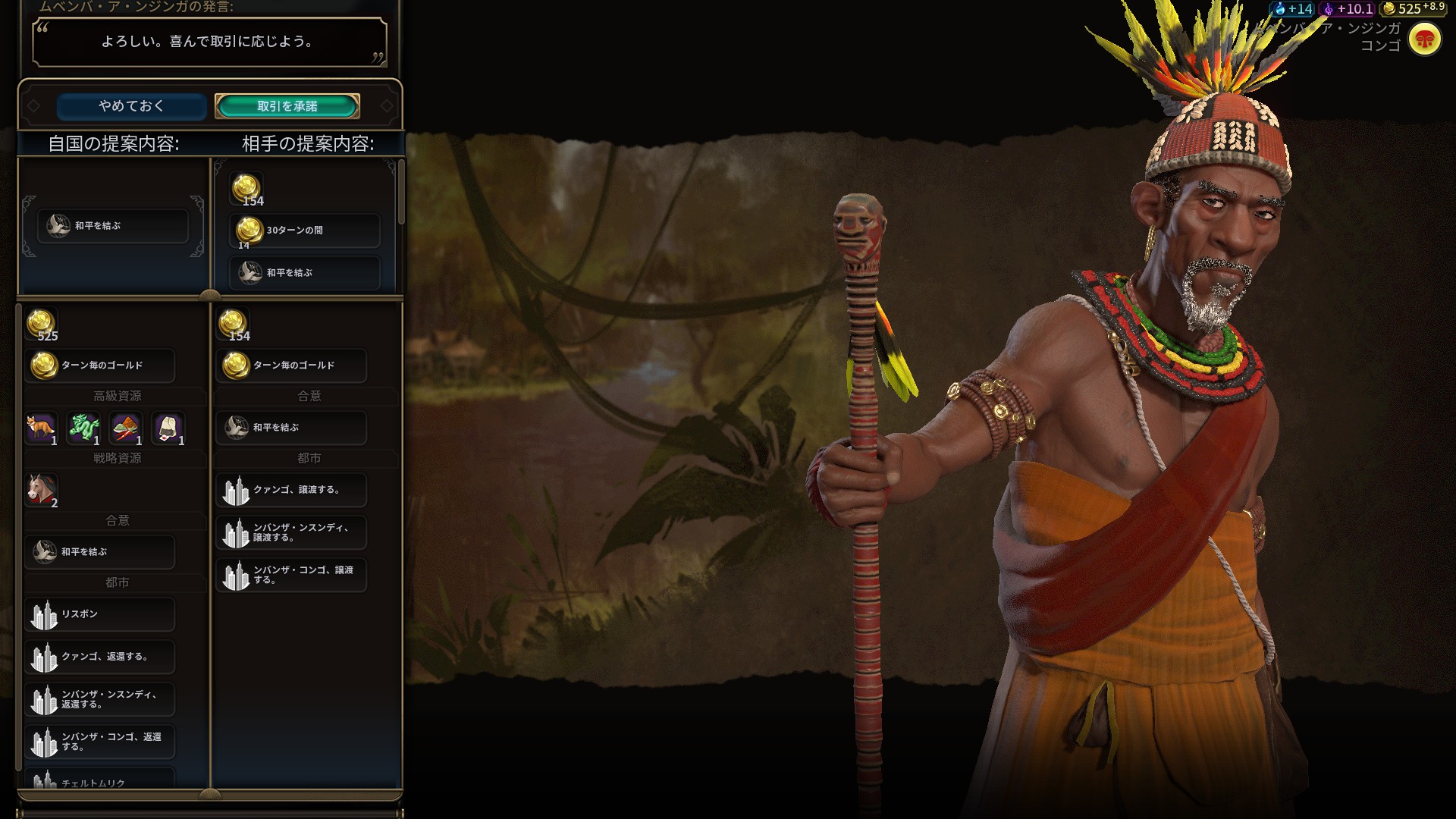Image resolution: width=1456 pixels, height=819 pixels.
Task: Choose クァンゴ、譲渡する from Kongo's cities
Action: (x=292, y=490)
